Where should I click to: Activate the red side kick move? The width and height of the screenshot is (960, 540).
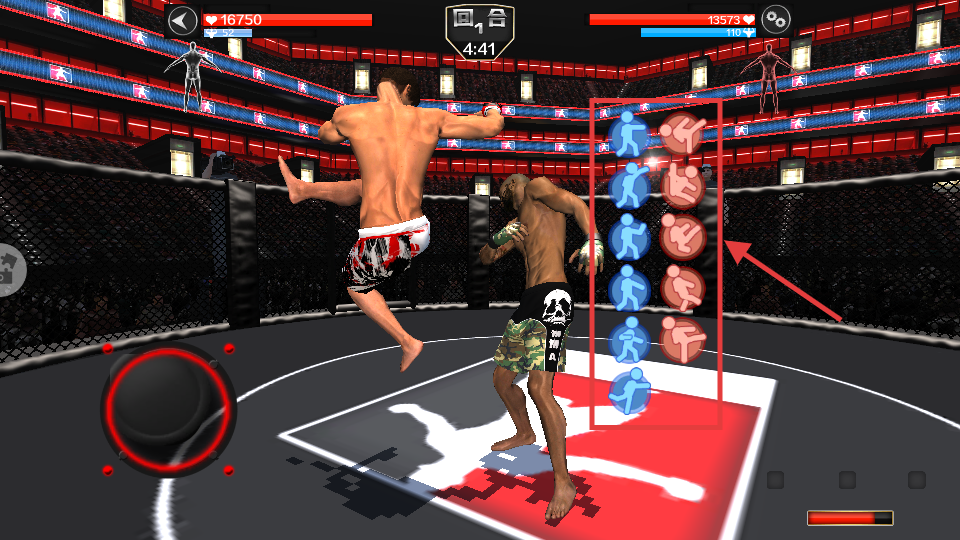683,339
